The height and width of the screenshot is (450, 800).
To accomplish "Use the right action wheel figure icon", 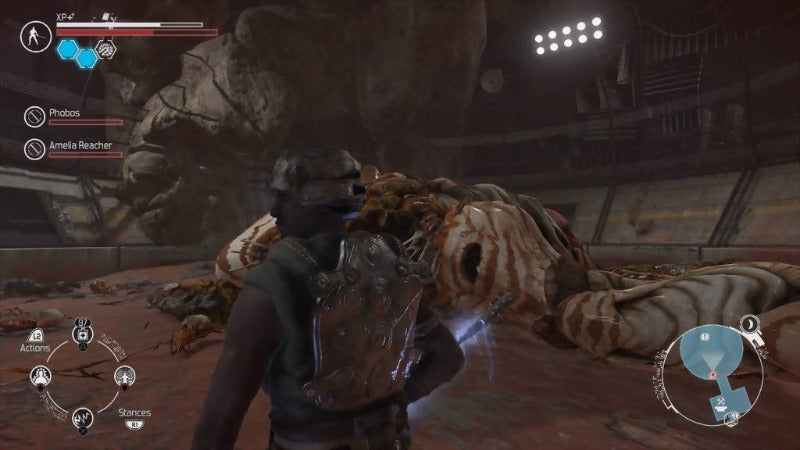I will coord(123,376).
